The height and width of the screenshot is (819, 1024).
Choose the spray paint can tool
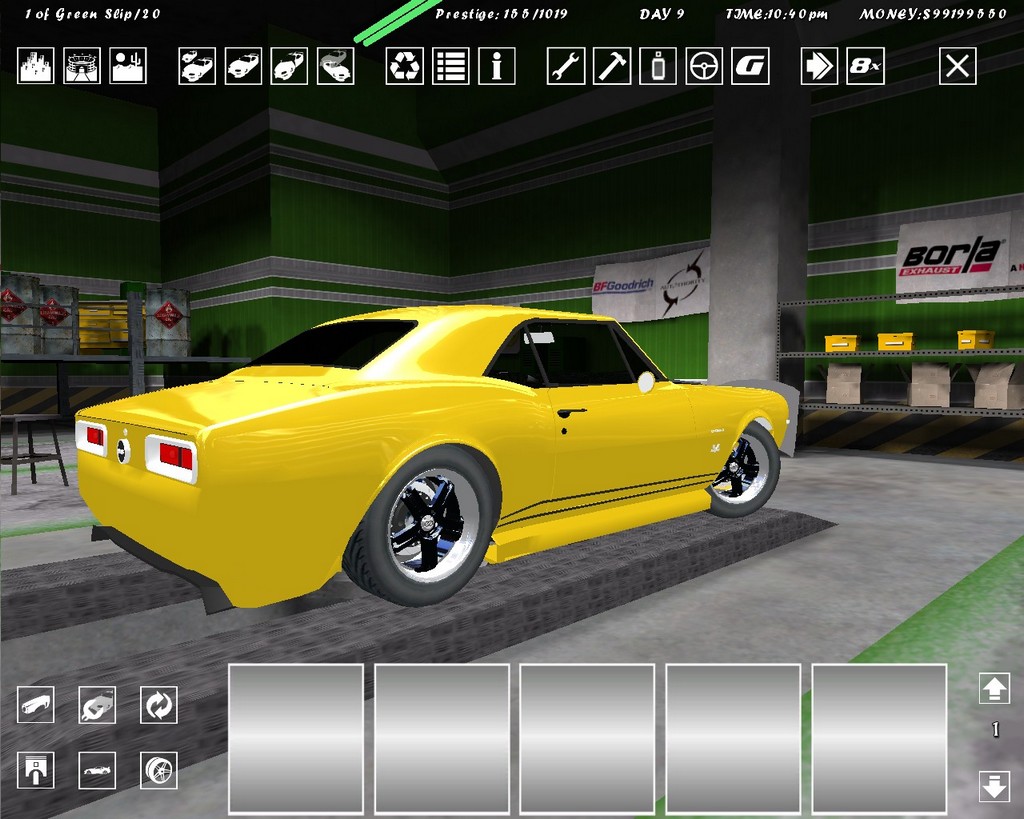tap(658, 67)
